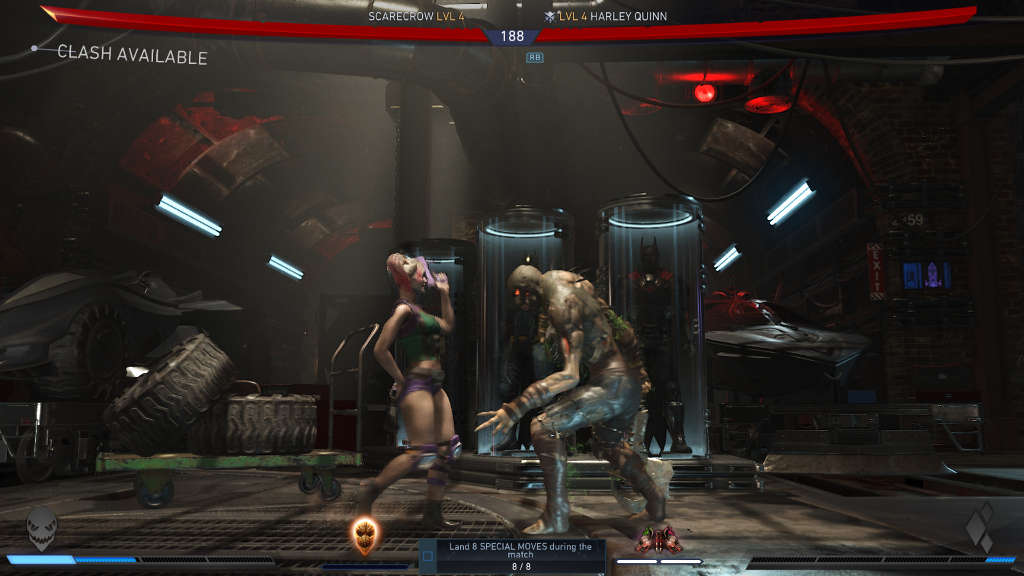The width and height of the screenshot is (1024, 576).
Task: Activate Scarecrow's orange character trait icon
Action: [x=365, y=536]
